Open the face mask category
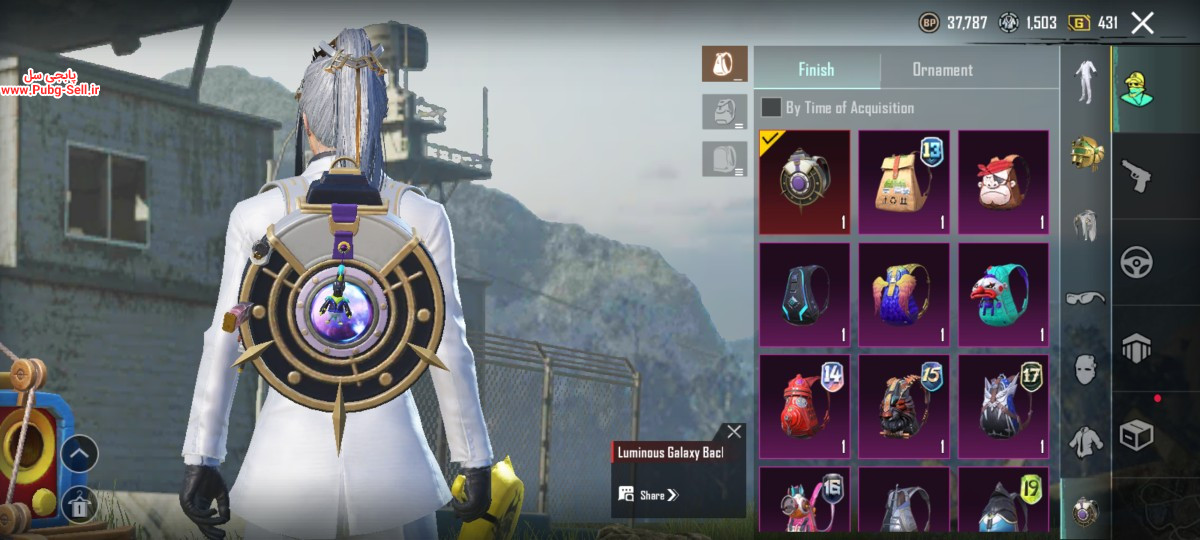Viewport: 1200px width, 540px height. coord(1085,368)
